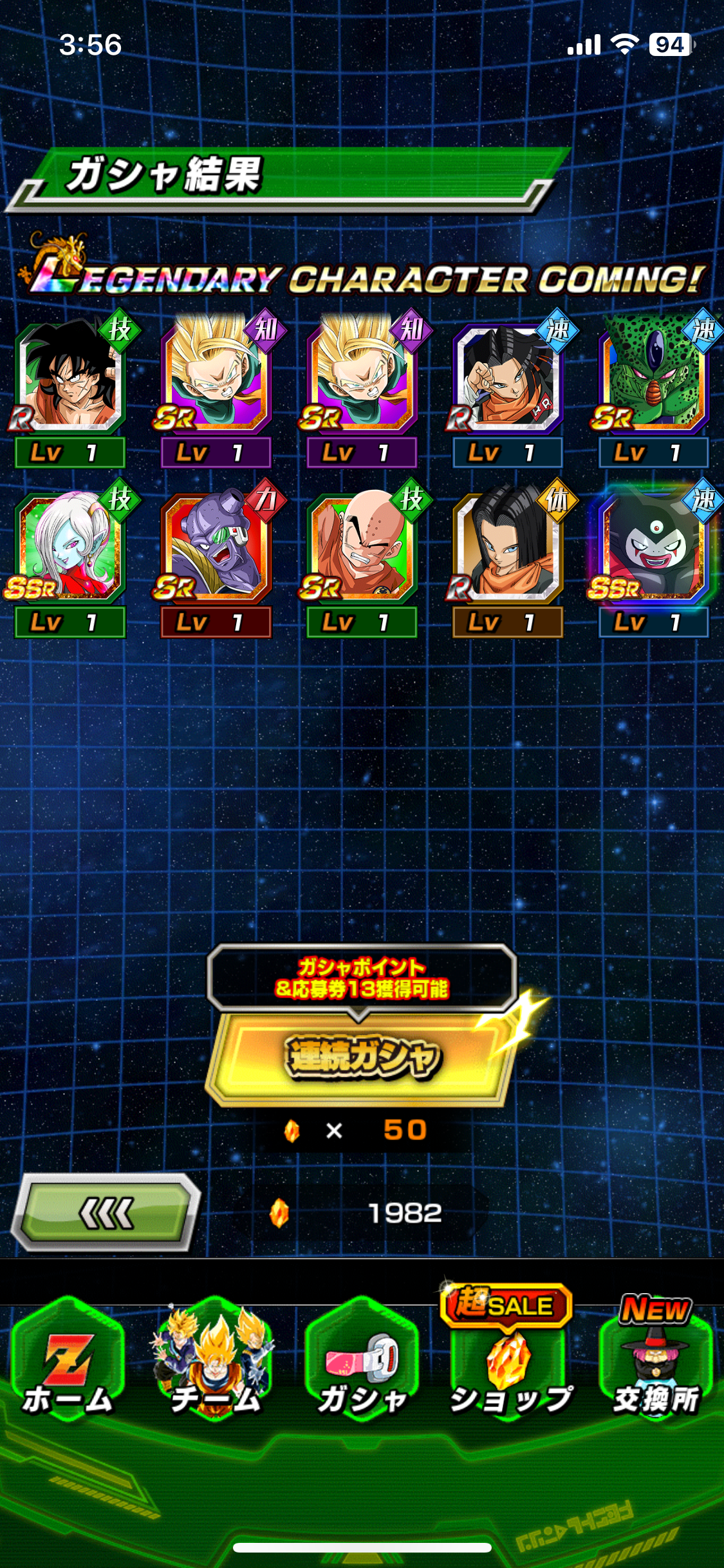Open the ショップ shop menu

pos(510,1366)
